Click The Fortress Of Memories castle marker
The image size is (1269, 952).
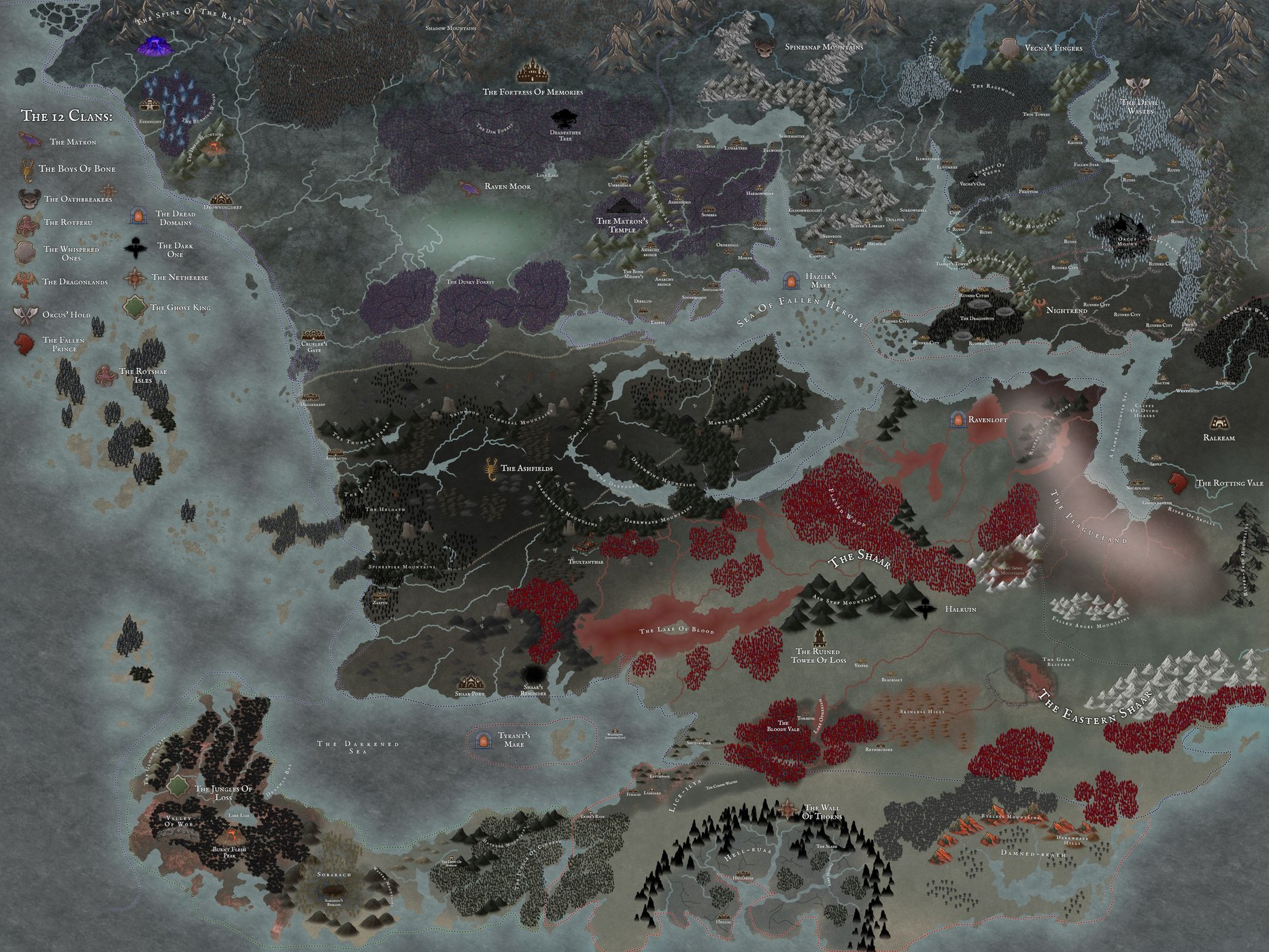click(x=532, y=71)
